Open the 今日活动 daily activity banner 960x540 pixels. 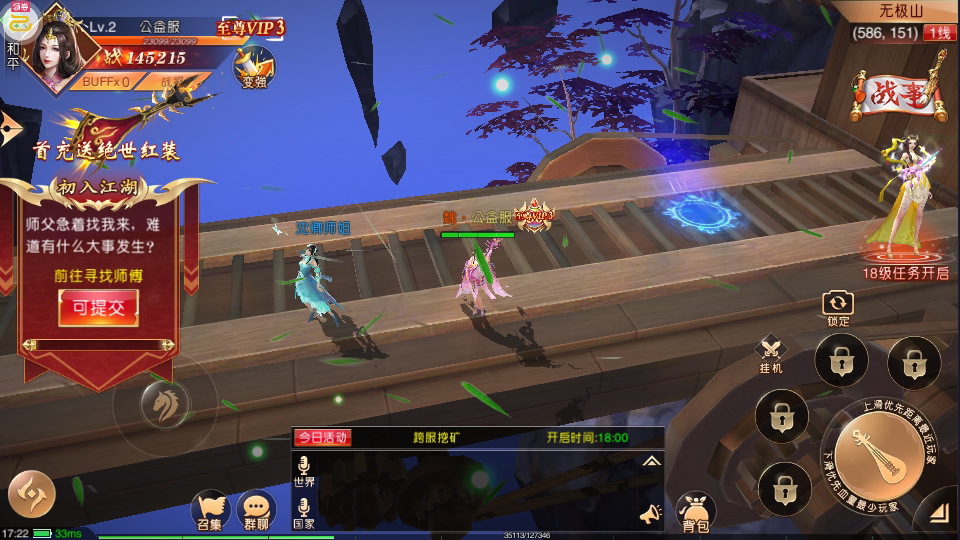322,437
